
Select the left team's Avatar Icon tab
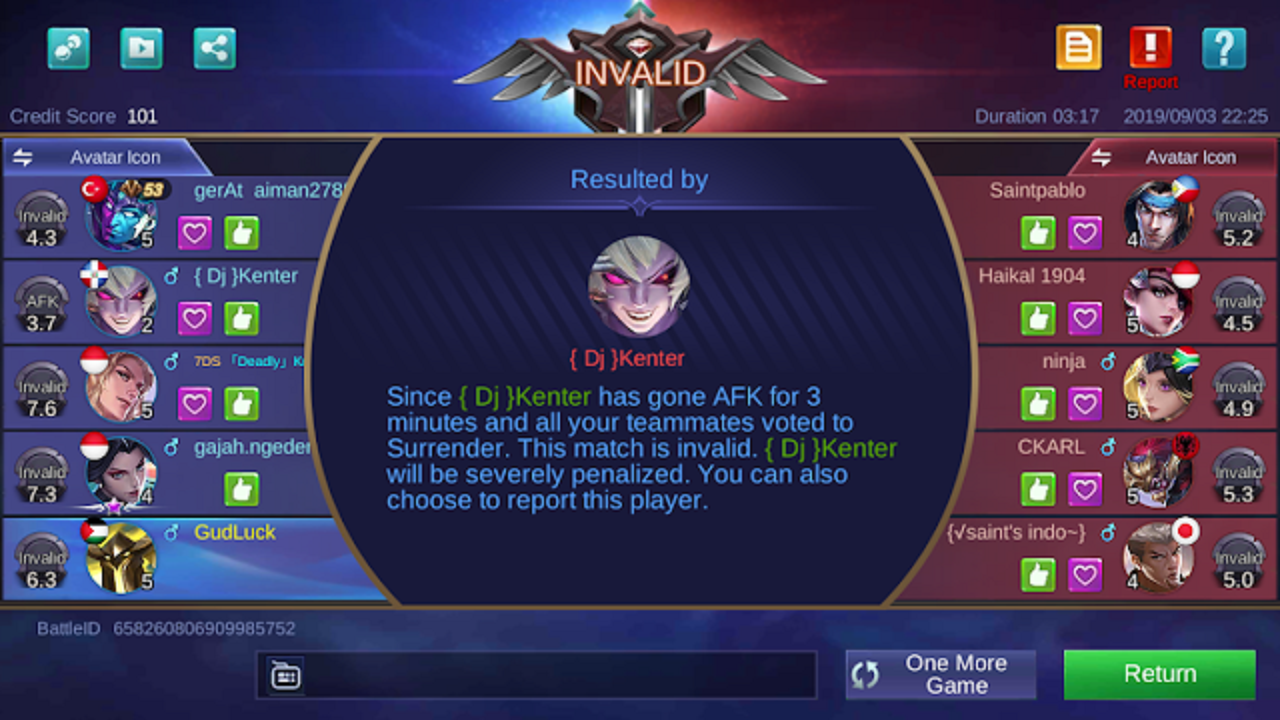click(x=114, y=157)
